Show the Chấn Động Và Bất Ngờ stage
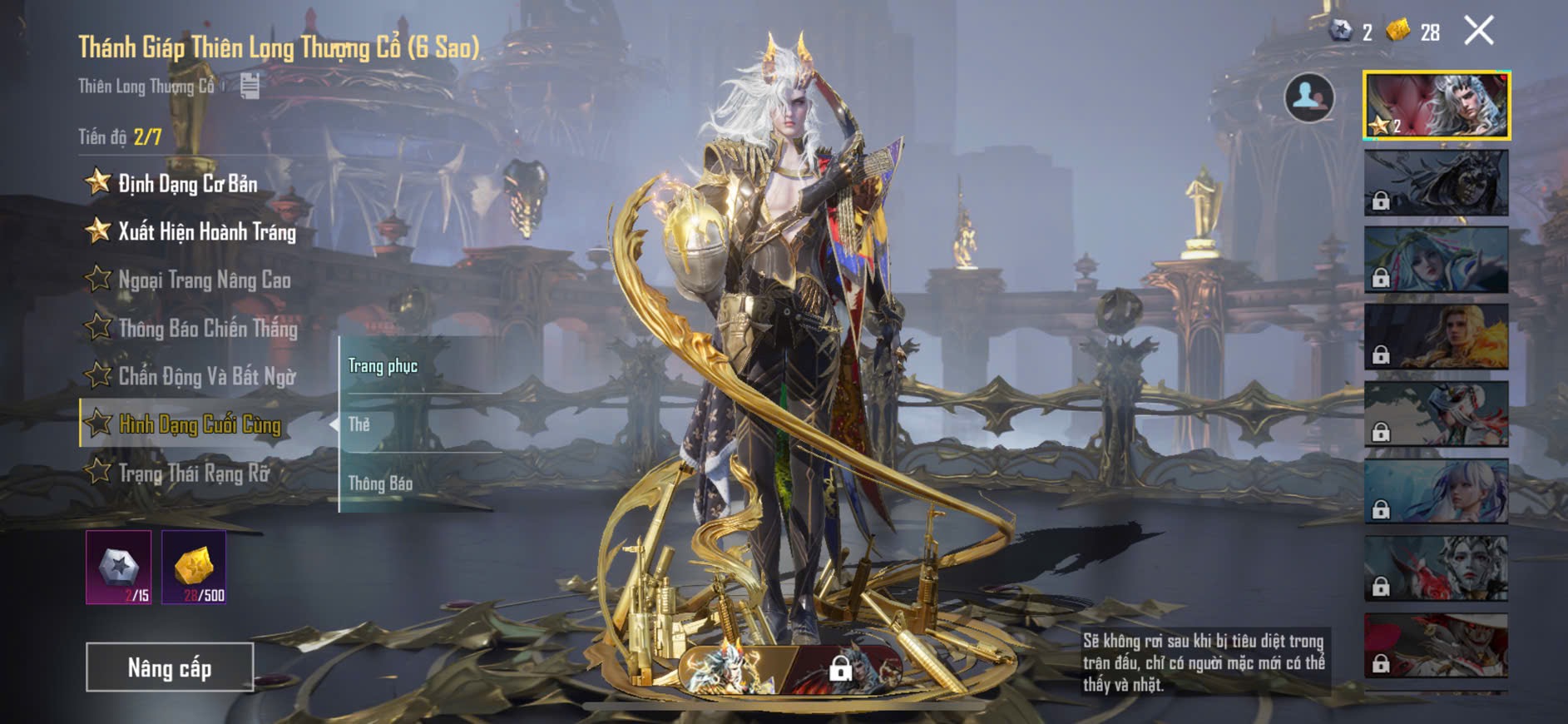The image size is (1568, 724). (x=206, y=376)
